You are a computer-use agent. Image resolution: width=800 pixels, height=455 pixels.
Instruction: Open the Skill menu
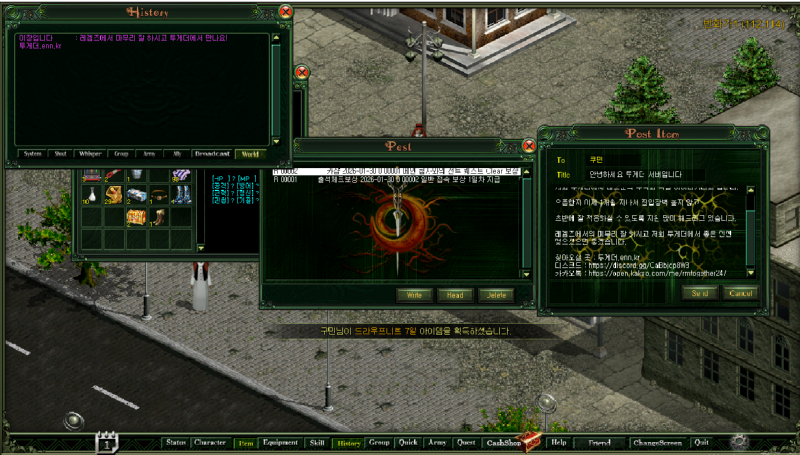click(x=317, y=442)
